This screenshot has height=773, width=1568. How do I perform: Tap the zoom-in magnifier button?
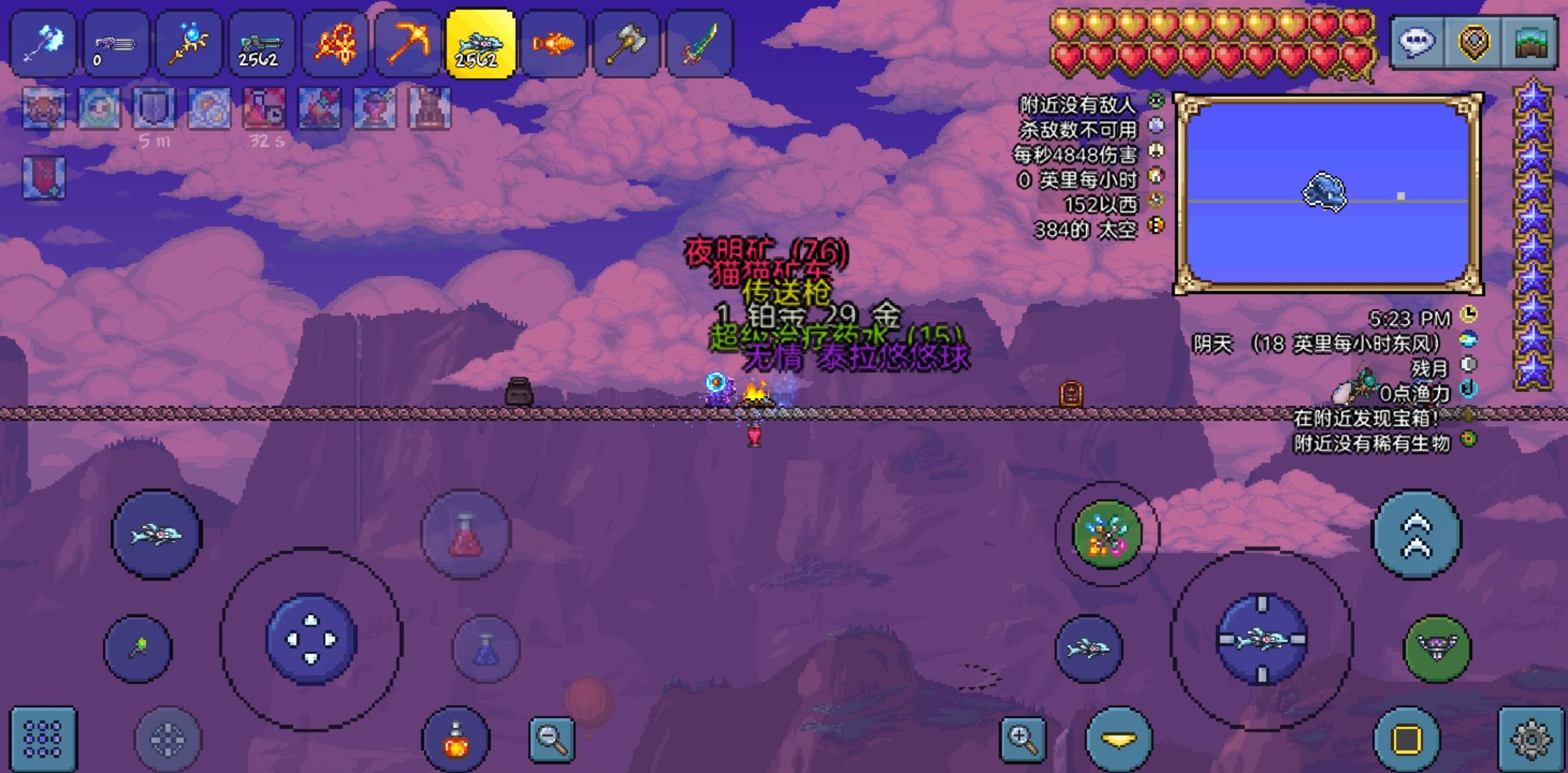pyautogui.click(x=1022, y=739)
